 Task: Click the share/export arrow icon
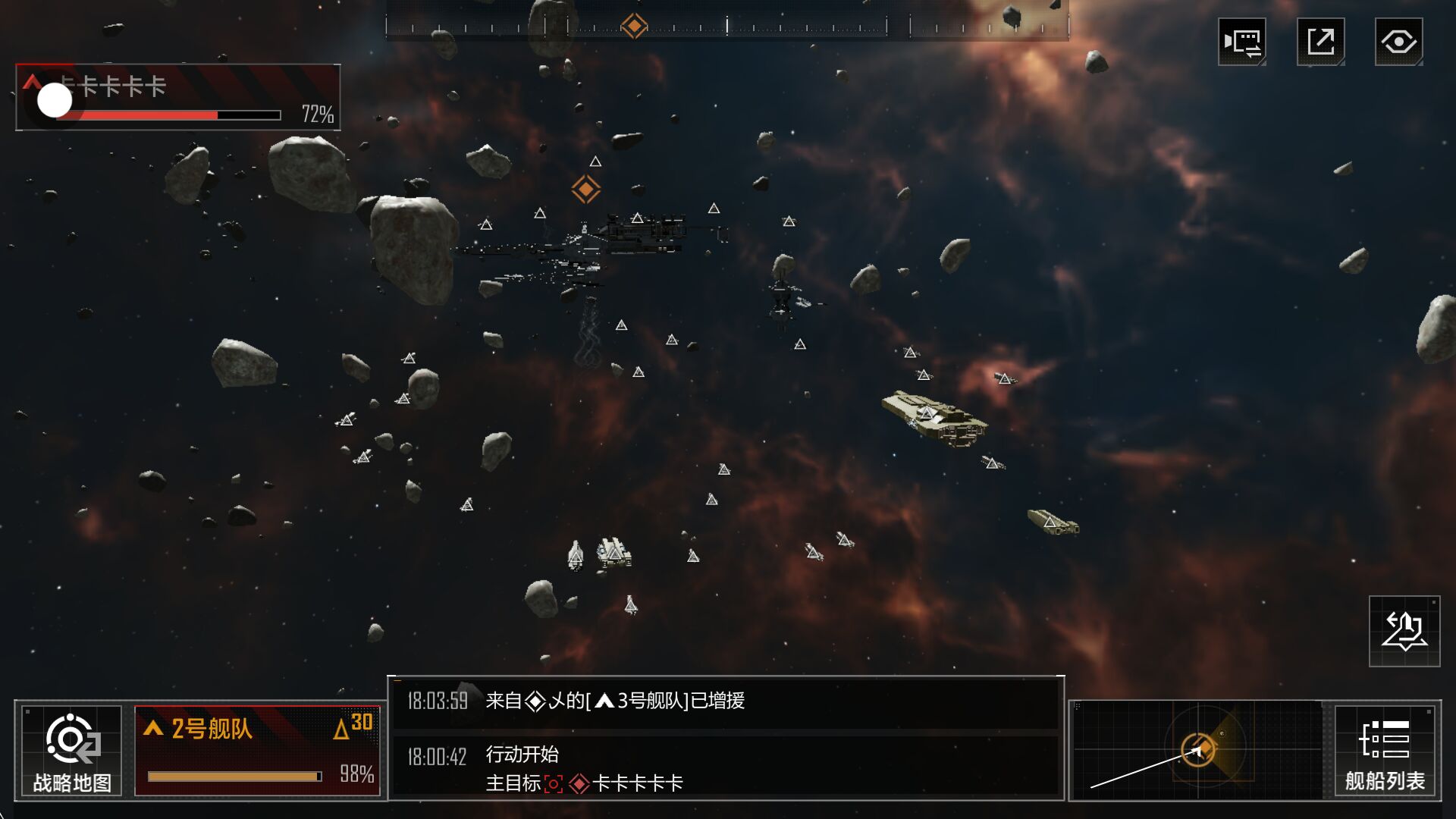tap(1320, 42)
